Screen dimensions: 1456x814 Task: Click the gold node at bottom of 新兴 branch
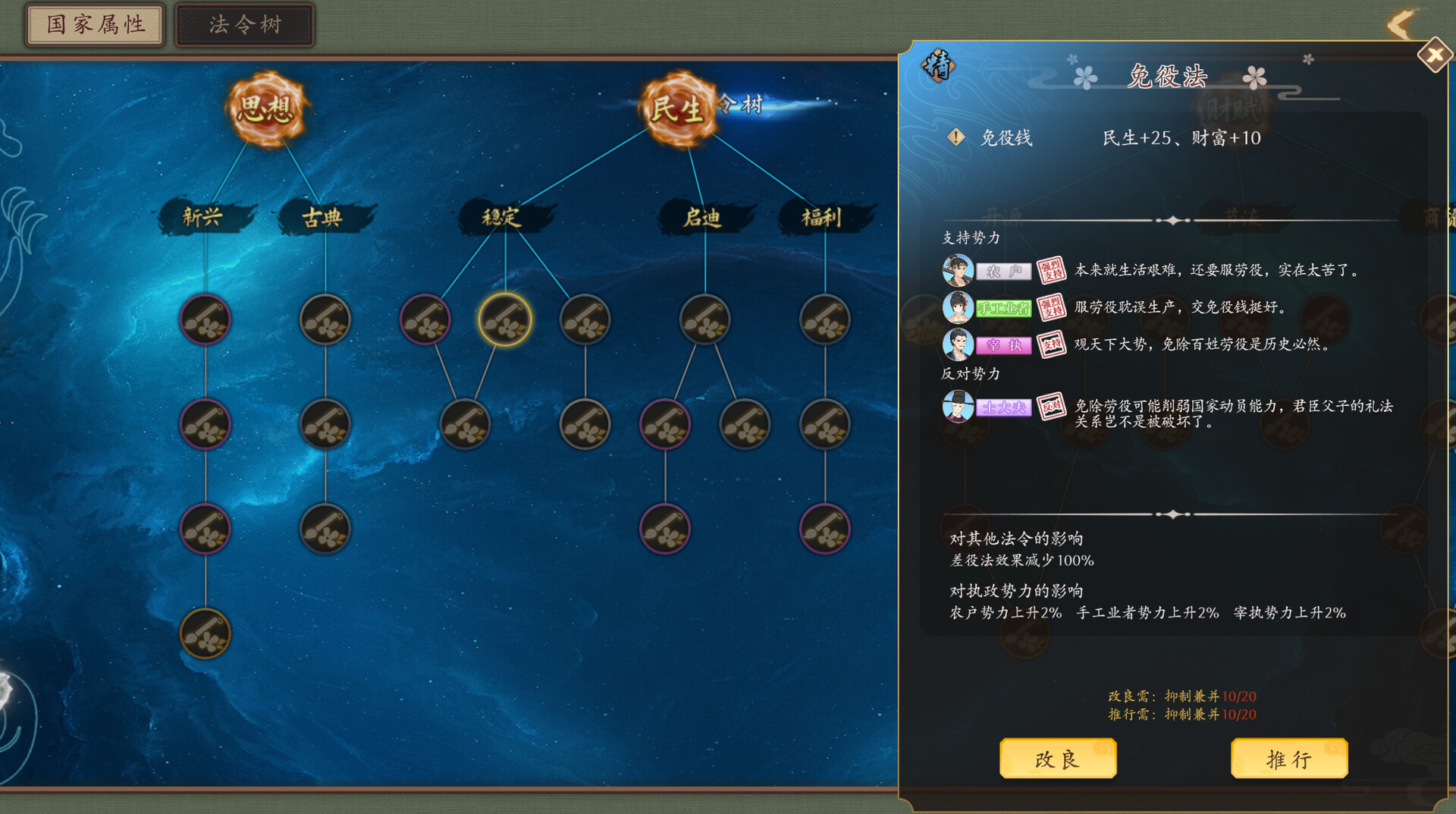pos(204,633)
